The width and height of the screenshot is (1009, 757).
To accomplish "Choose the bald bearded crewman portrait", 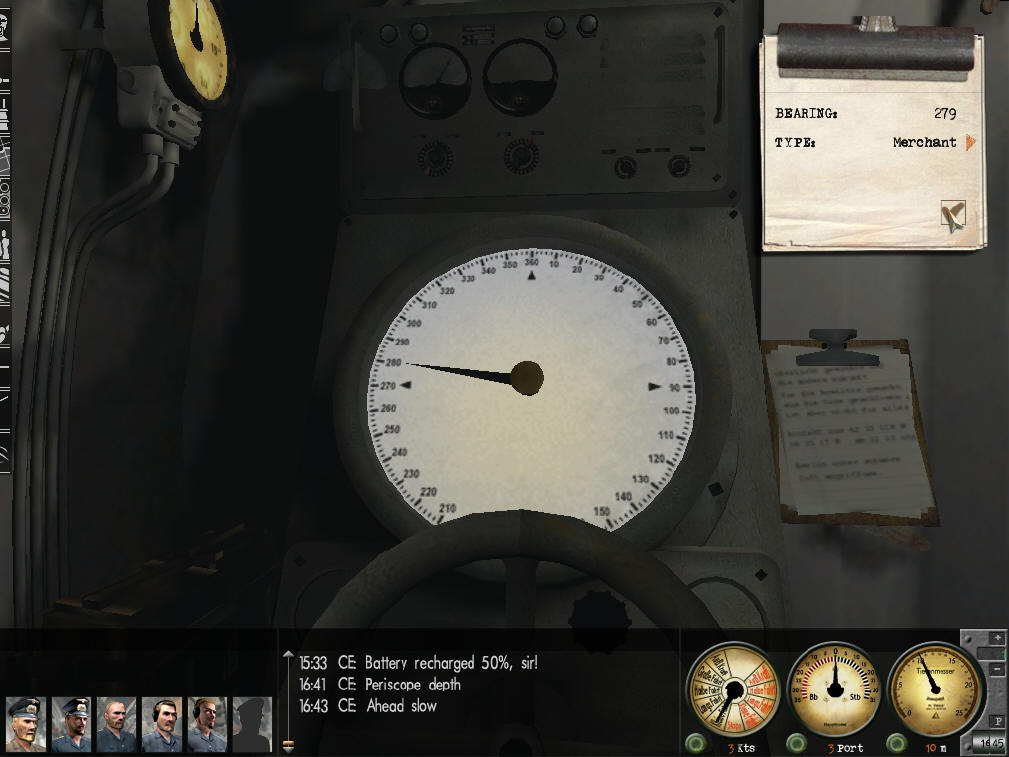I will (x=116, y=724).
